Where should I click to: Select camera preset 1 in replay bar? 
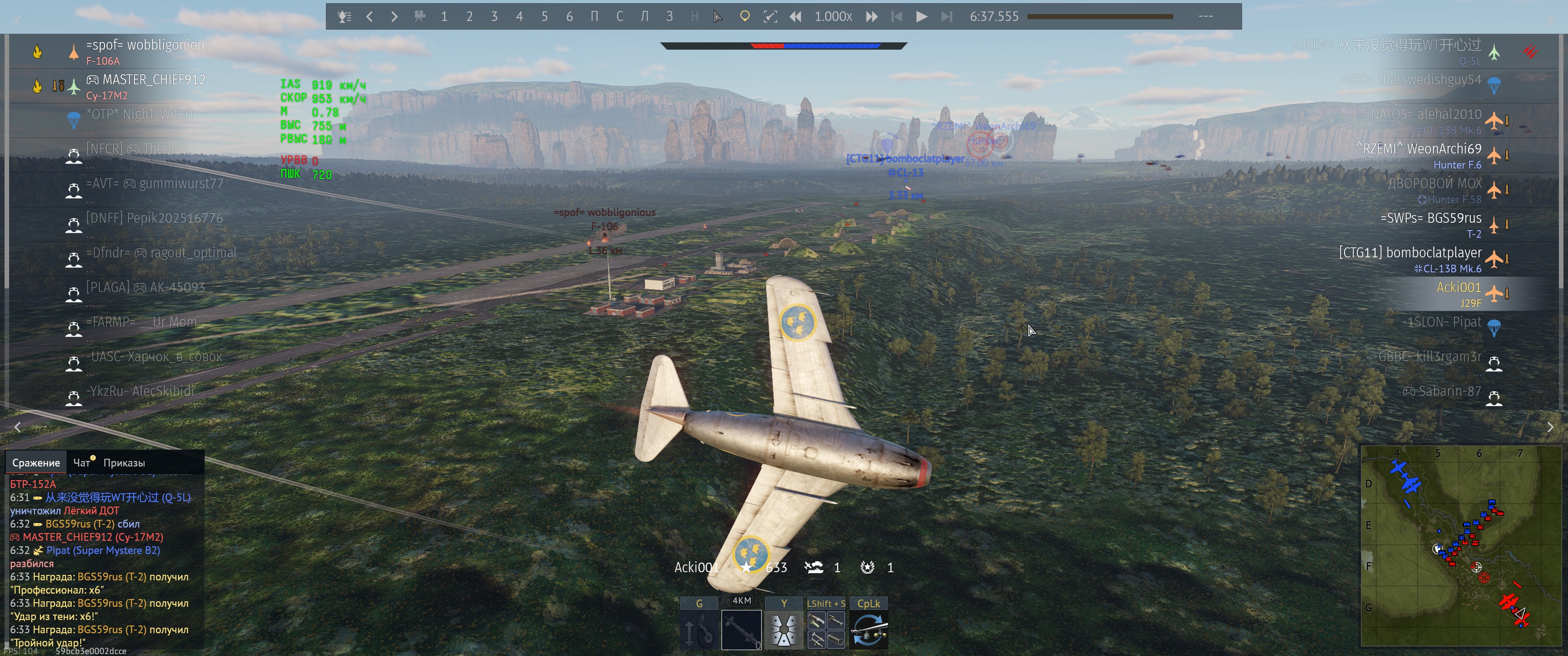point(444,16)
